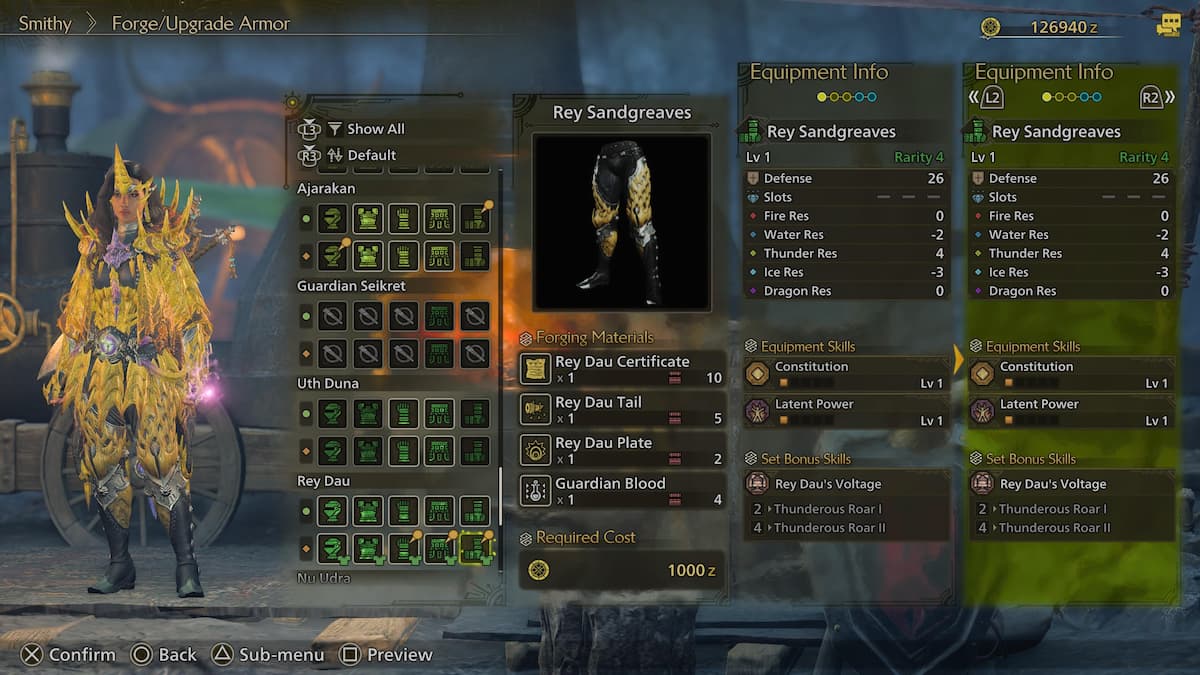This screenshot has width=1200, height=675.
Task: Open the chat notification icon
Action: 1168,26
